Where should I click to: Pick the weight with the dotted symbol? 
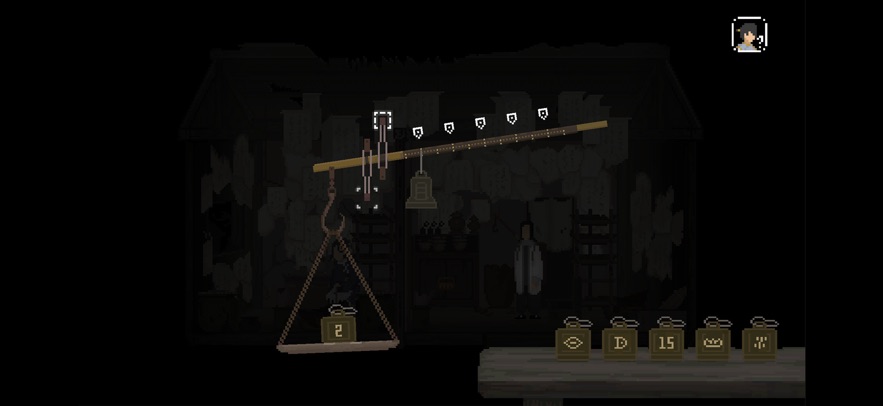click(x=760, y=342)
